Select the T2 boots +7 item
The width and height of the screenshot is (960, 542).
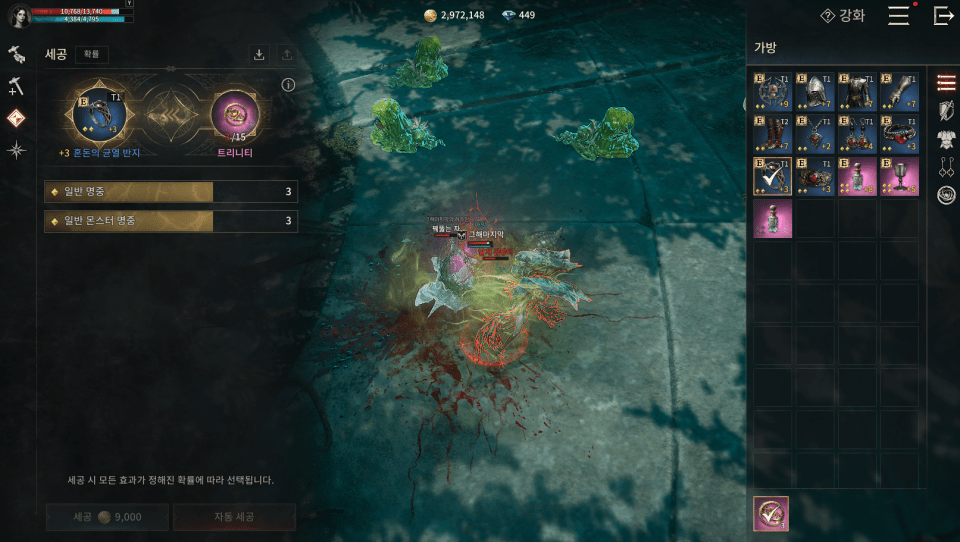(772, 134)
